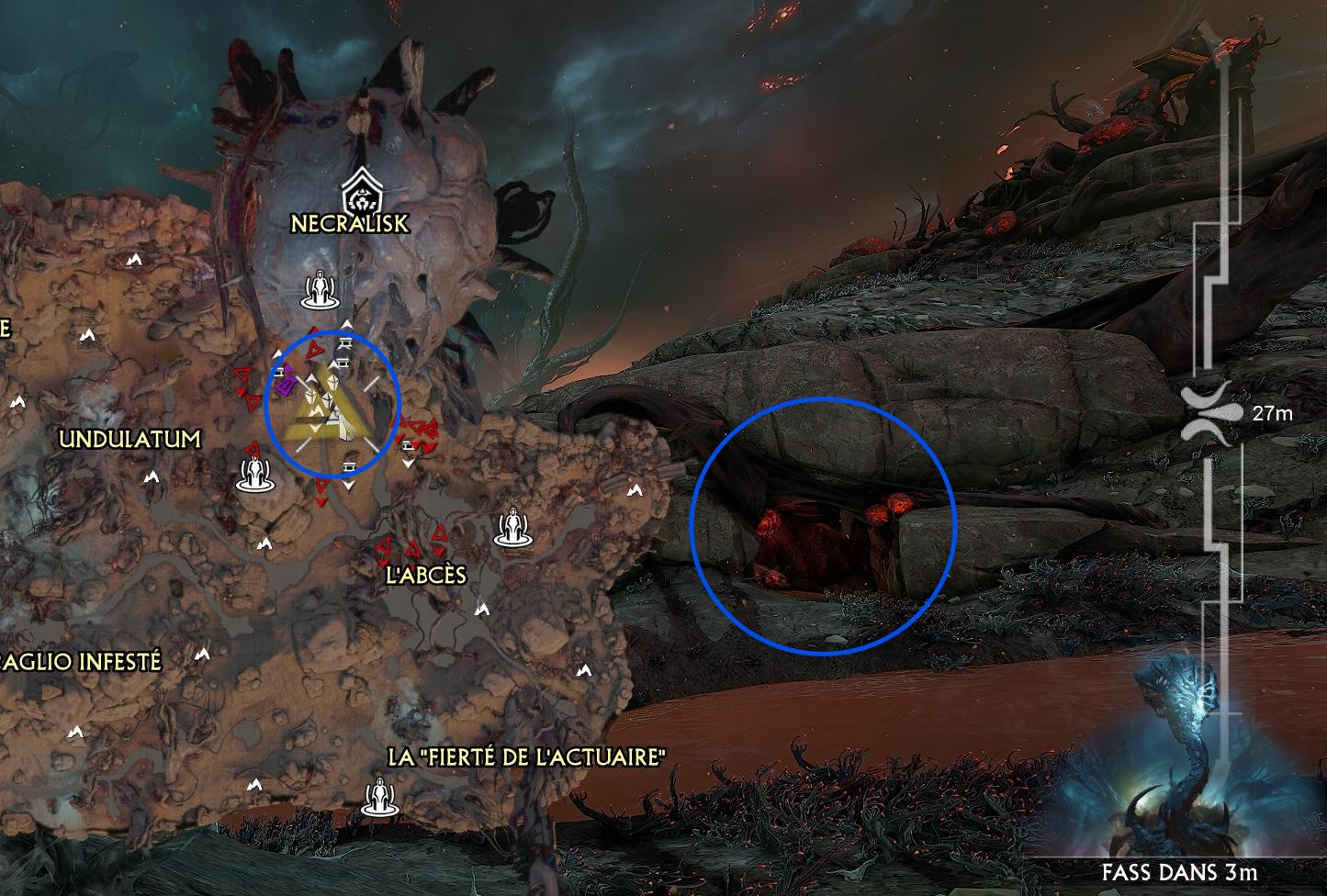Choose the La "Fierté de l'Actuaire" label
Image resolution: width=1327 pixels, height=896 pixels.
(x=526, y=757)
